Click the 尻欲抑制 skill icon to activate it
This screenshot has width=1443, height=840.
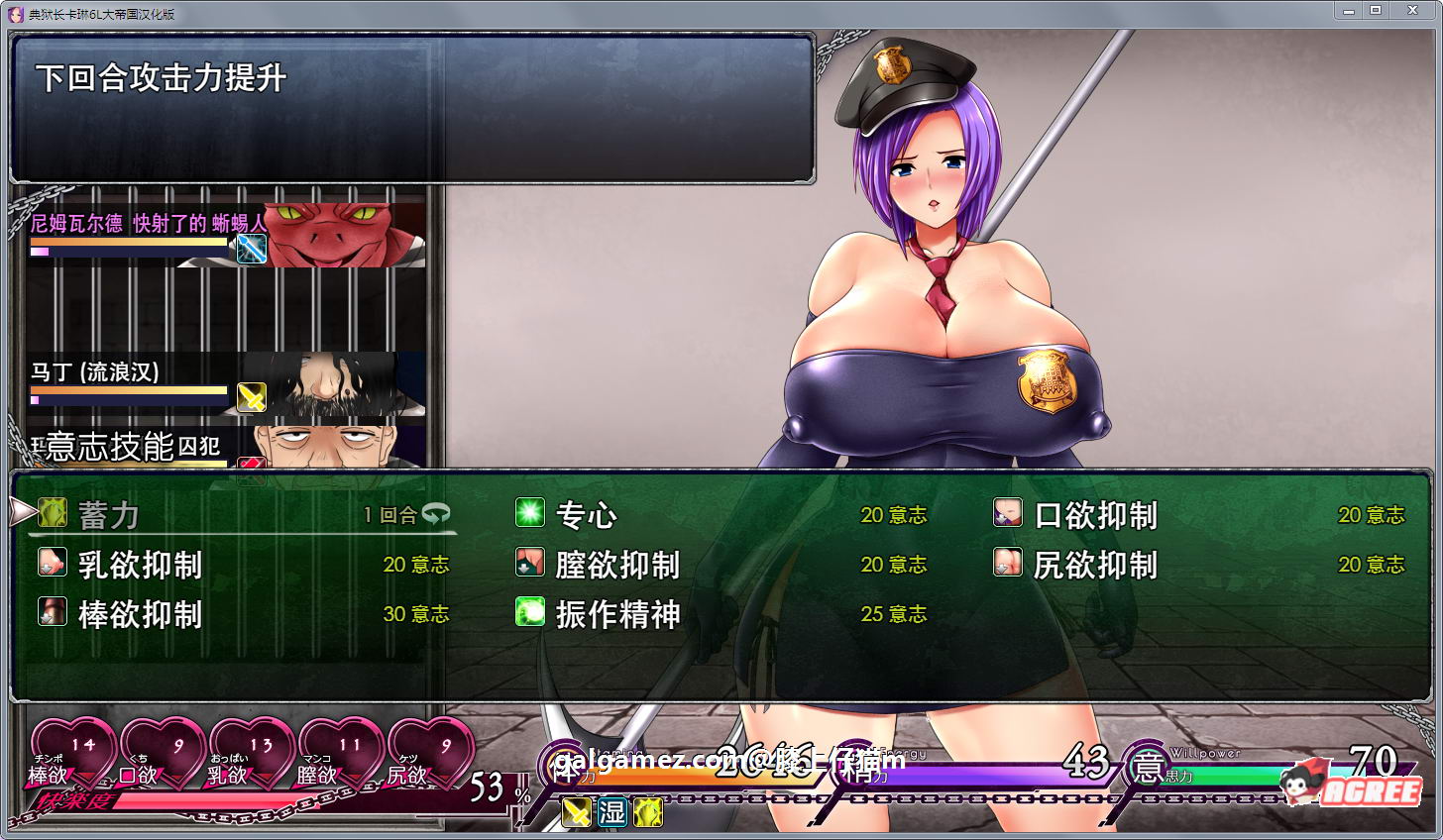click(x=1007, y=564)
